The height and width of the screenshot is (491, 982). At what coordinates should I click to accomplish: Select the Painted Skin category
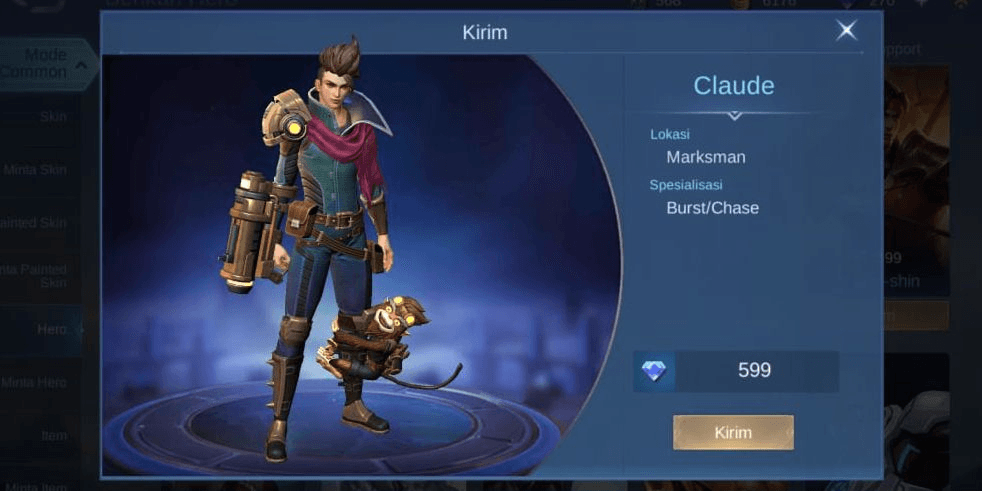(x=36, y=222)
